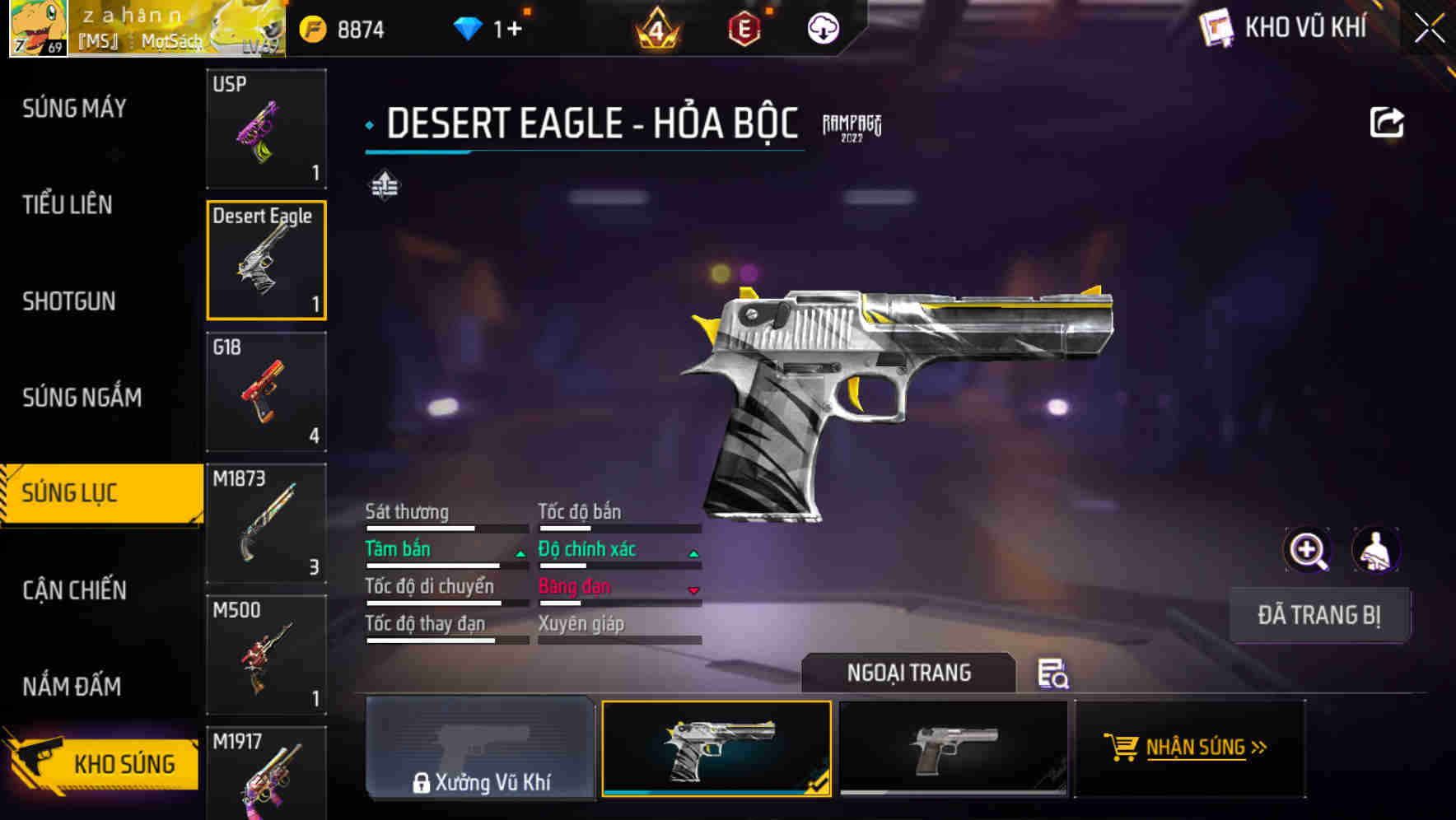
Task: Open the CẬN CHIẾN category
Action: pos(72,590)
